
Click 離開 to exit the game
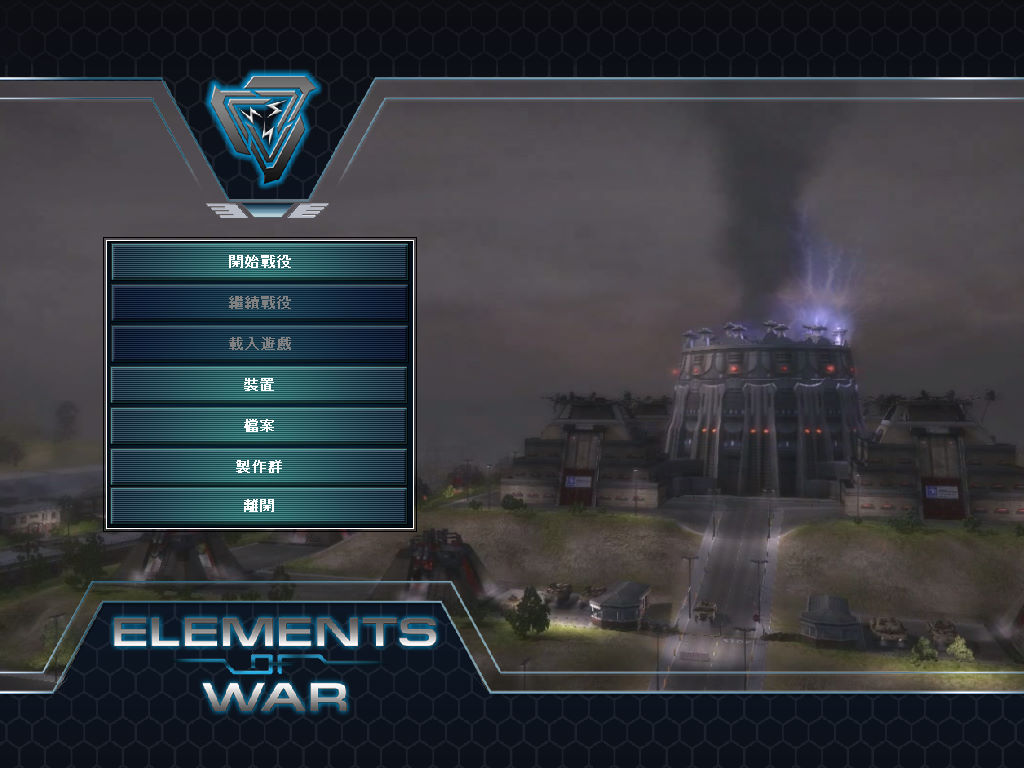pos(259,506)
